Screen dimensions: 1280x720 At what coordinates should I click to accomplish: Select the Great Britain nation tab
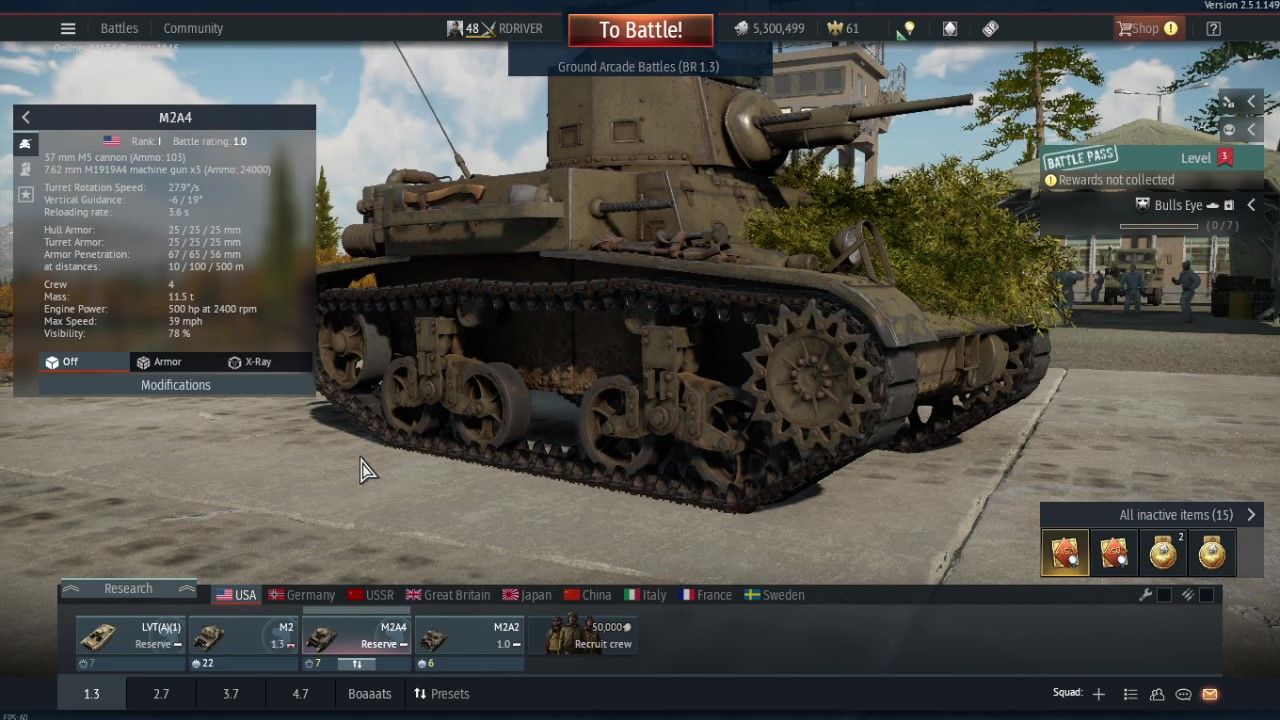(447, 595)
